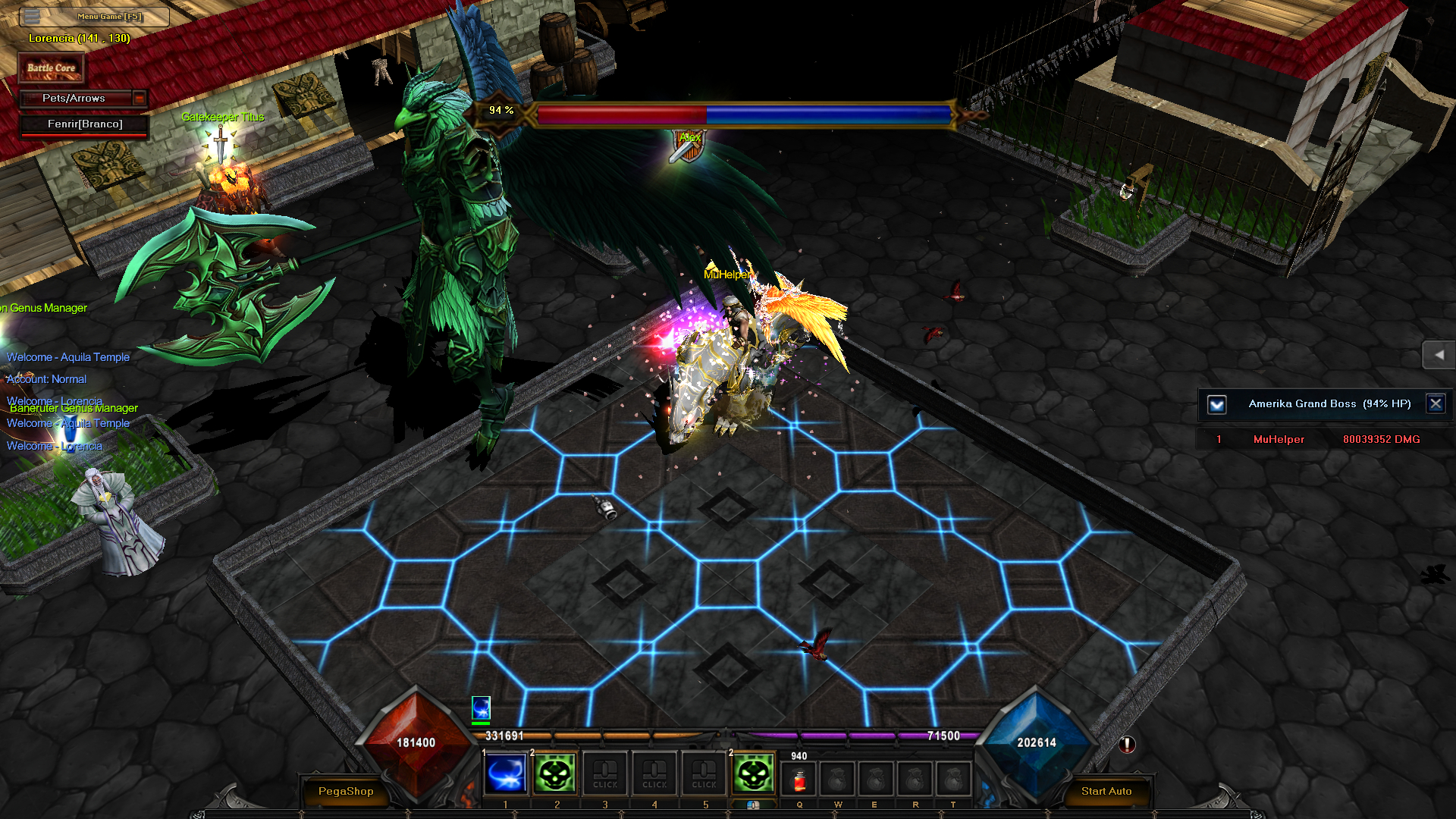Image resolution: width=1456 pixels, height=819 pixels.
Task: Click the active blue swirl buff icon
Action: [x=481, y=708]
